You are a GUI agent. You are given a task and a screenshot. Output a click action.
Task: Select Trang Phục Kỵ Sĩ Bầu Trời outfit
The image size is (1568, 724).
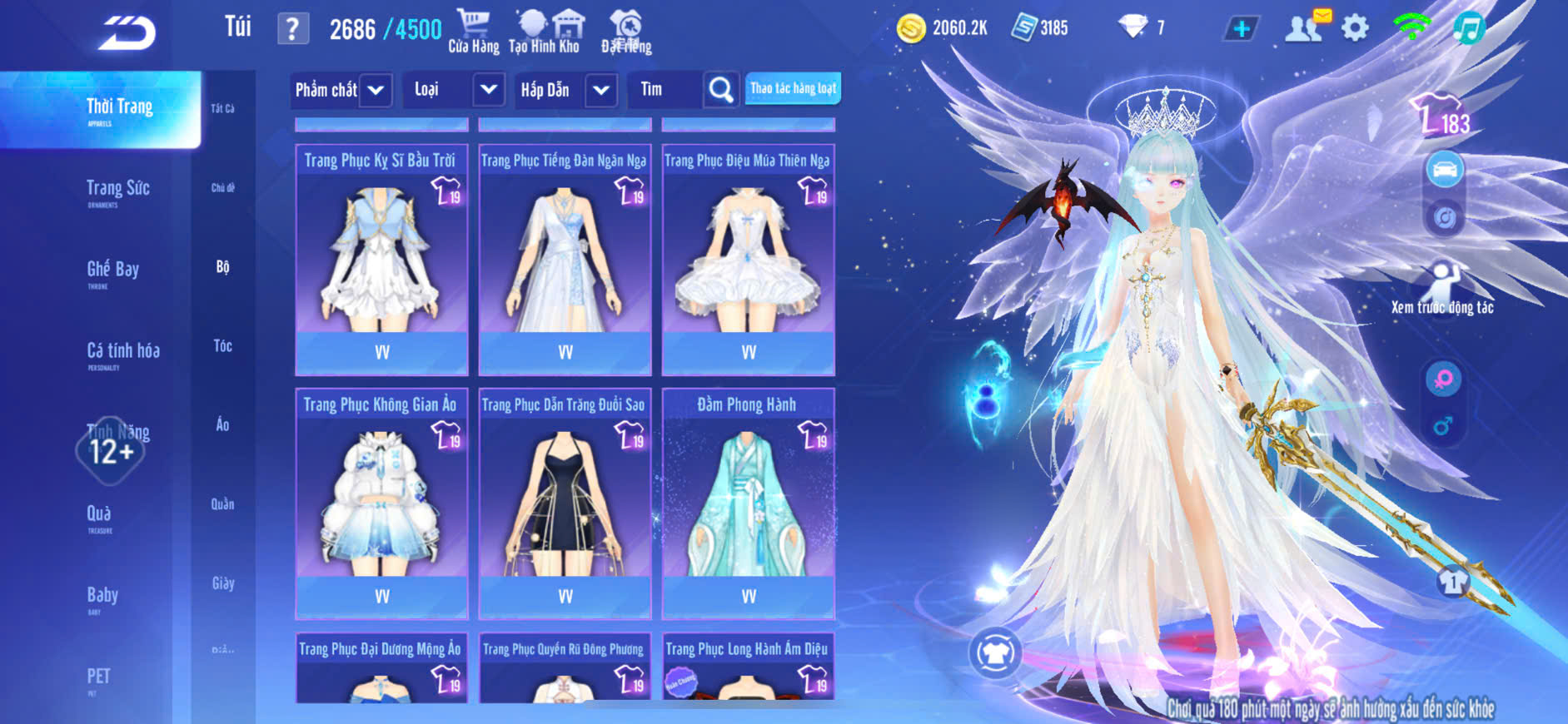pos(381,258)
